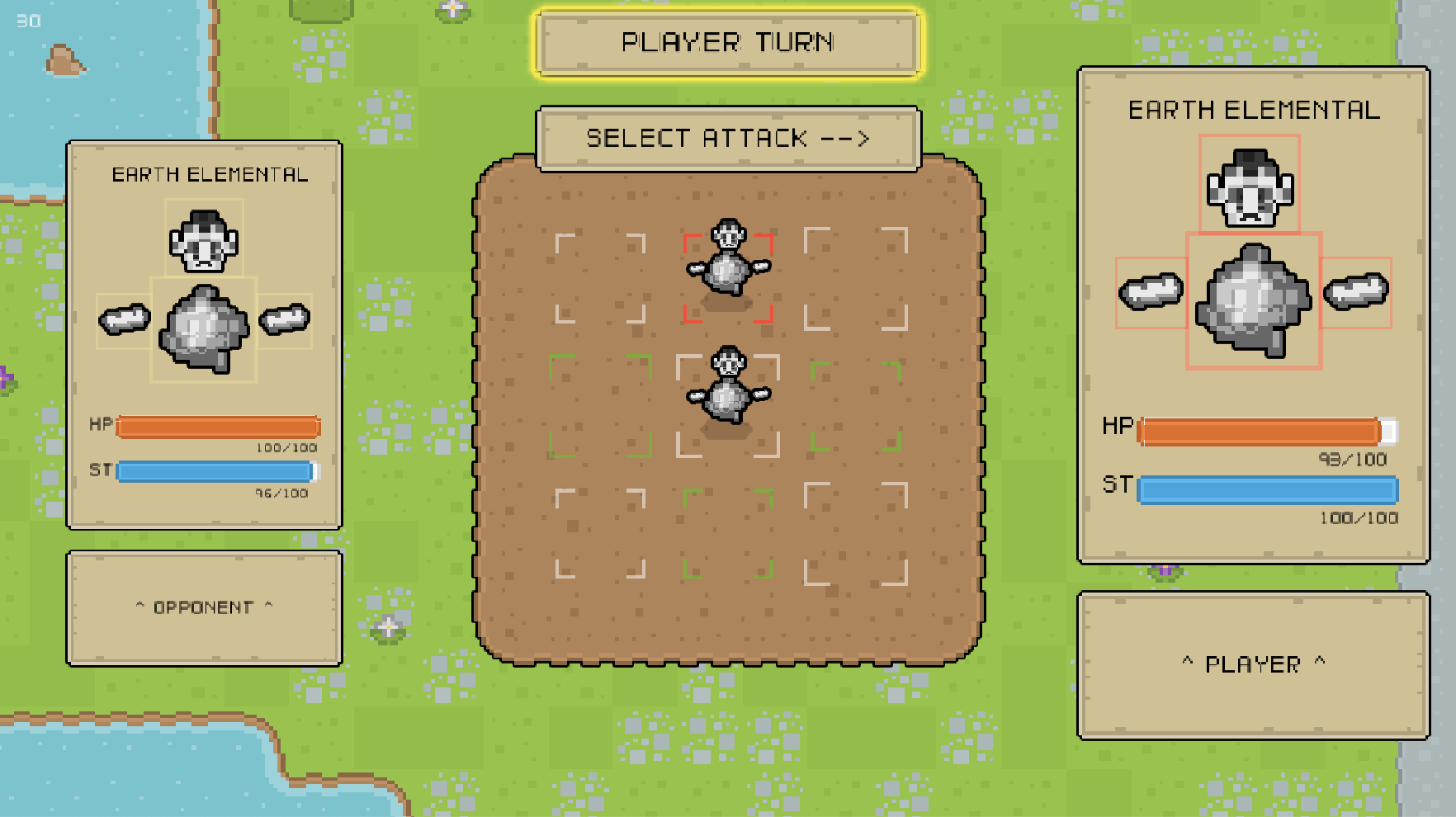Select the head icon in the opponent's Earth Elemental panel

coord(203,238)
